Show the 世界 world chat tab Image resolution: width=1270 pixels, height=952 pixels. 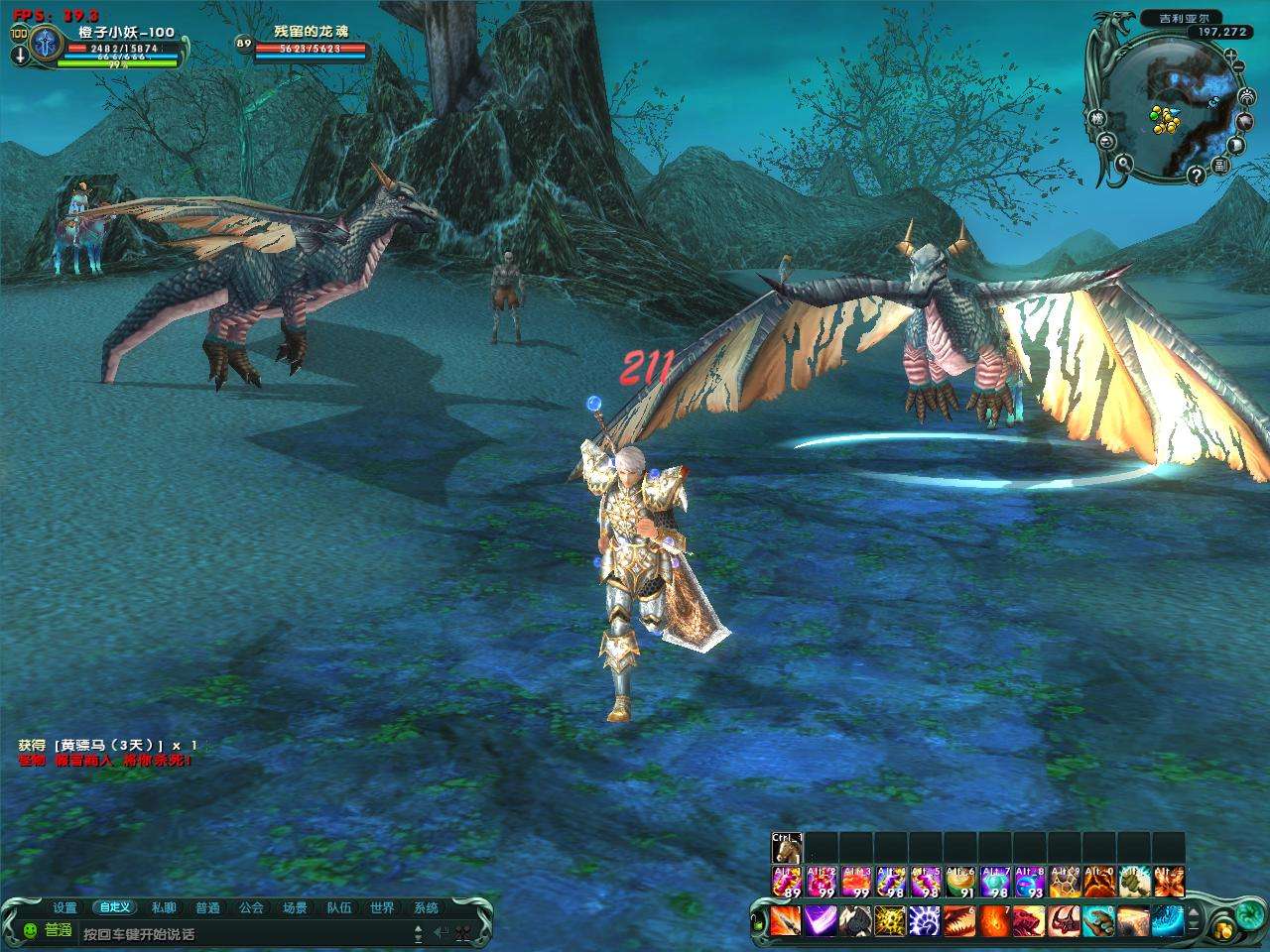(x=383, y=907)
